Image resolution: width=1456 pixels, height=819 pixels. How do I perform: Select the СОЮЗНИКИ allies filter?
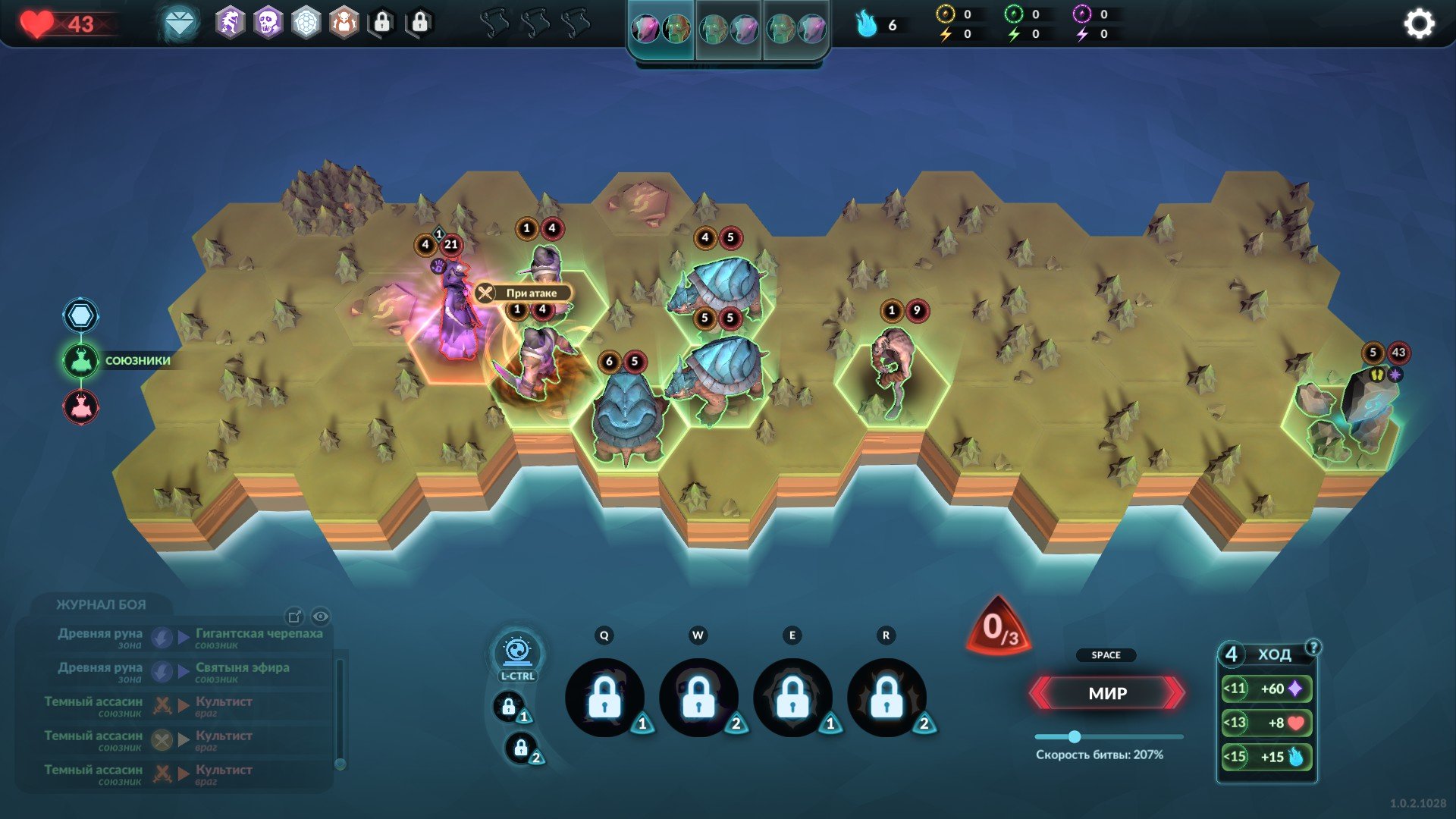pos(80,361)
